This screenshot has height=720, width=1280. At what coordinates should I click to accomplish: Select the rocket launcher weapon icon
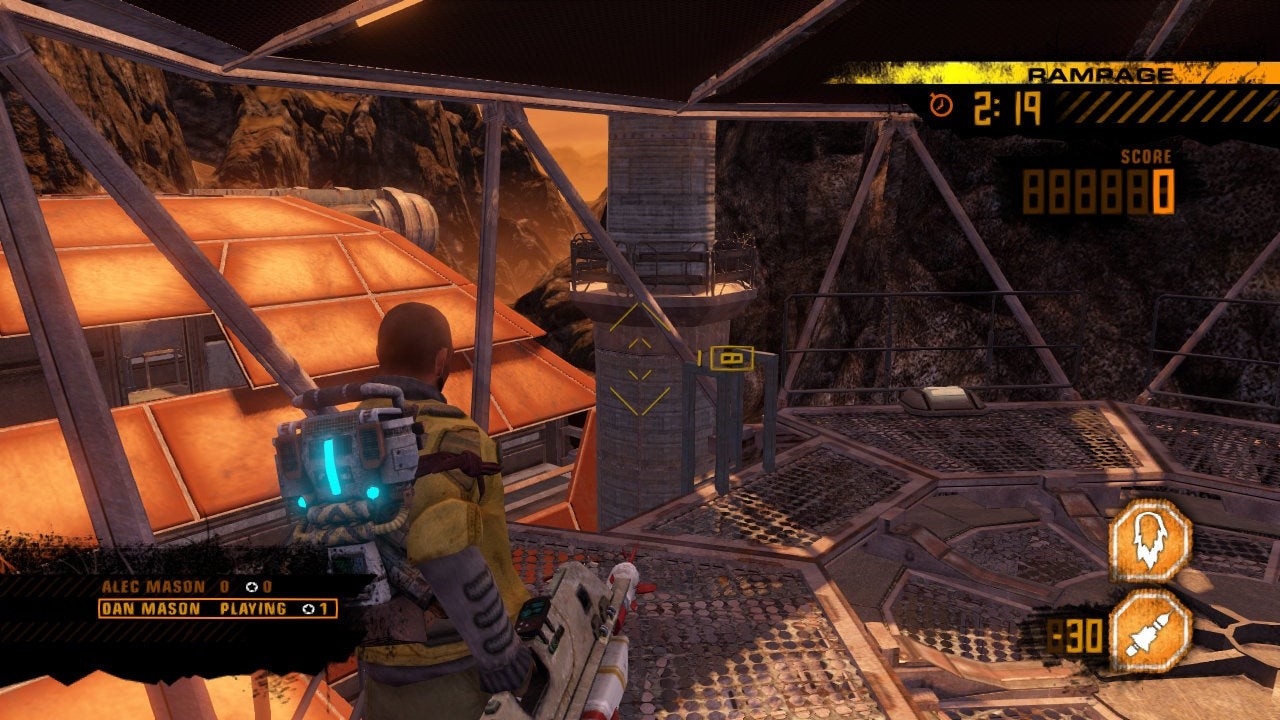click(1150, 631)
